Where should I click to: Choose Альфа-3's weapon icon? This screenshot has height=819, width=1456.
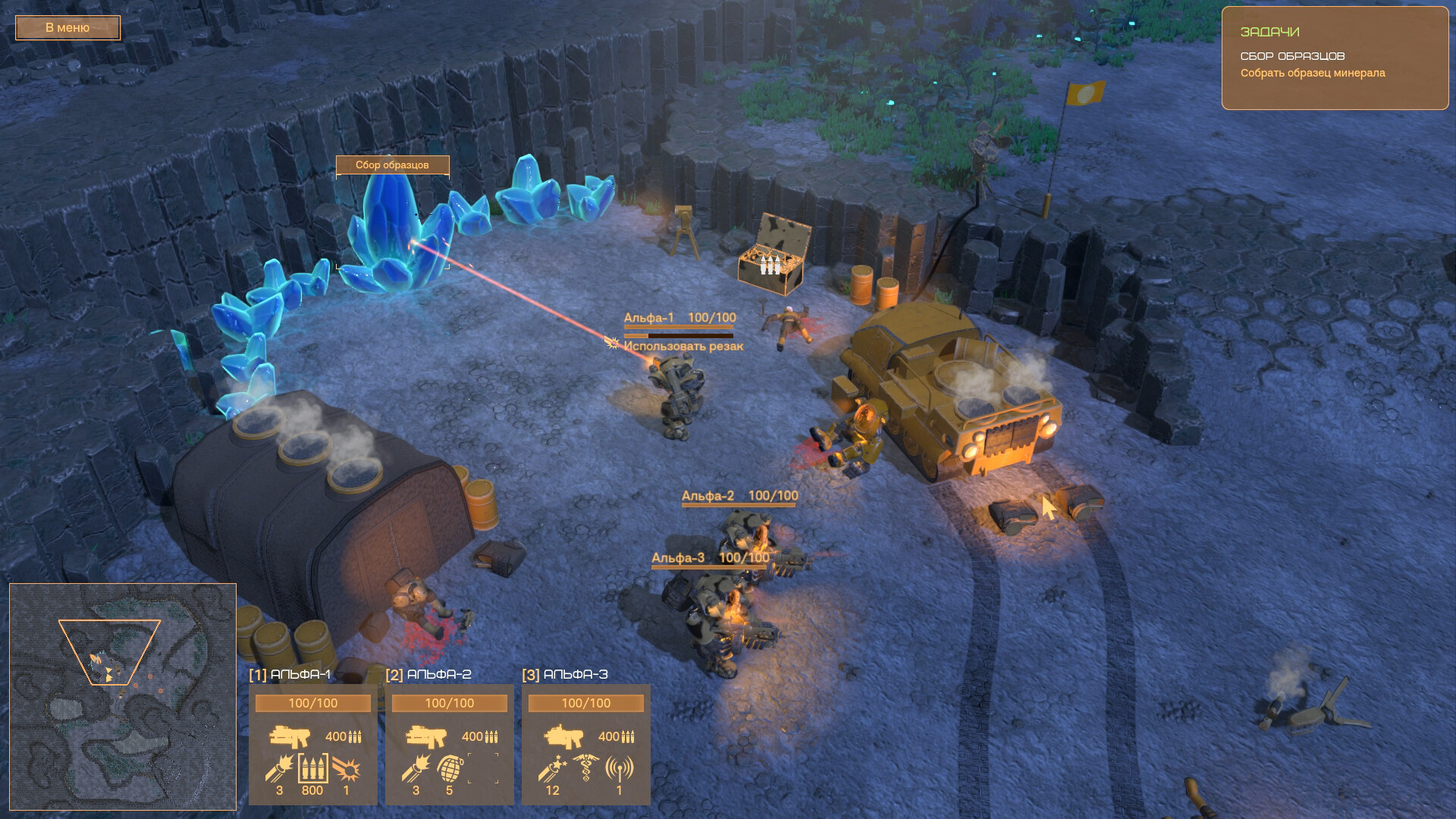(563, 736)
